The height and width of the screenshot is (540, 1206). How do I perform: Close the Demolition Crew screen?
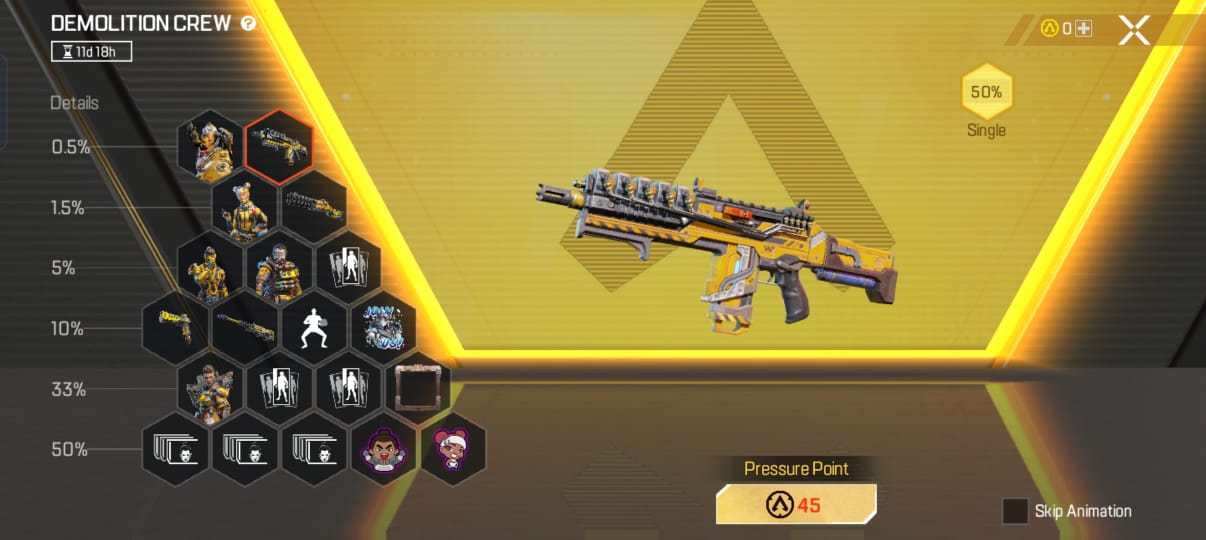pos(1134,30)
